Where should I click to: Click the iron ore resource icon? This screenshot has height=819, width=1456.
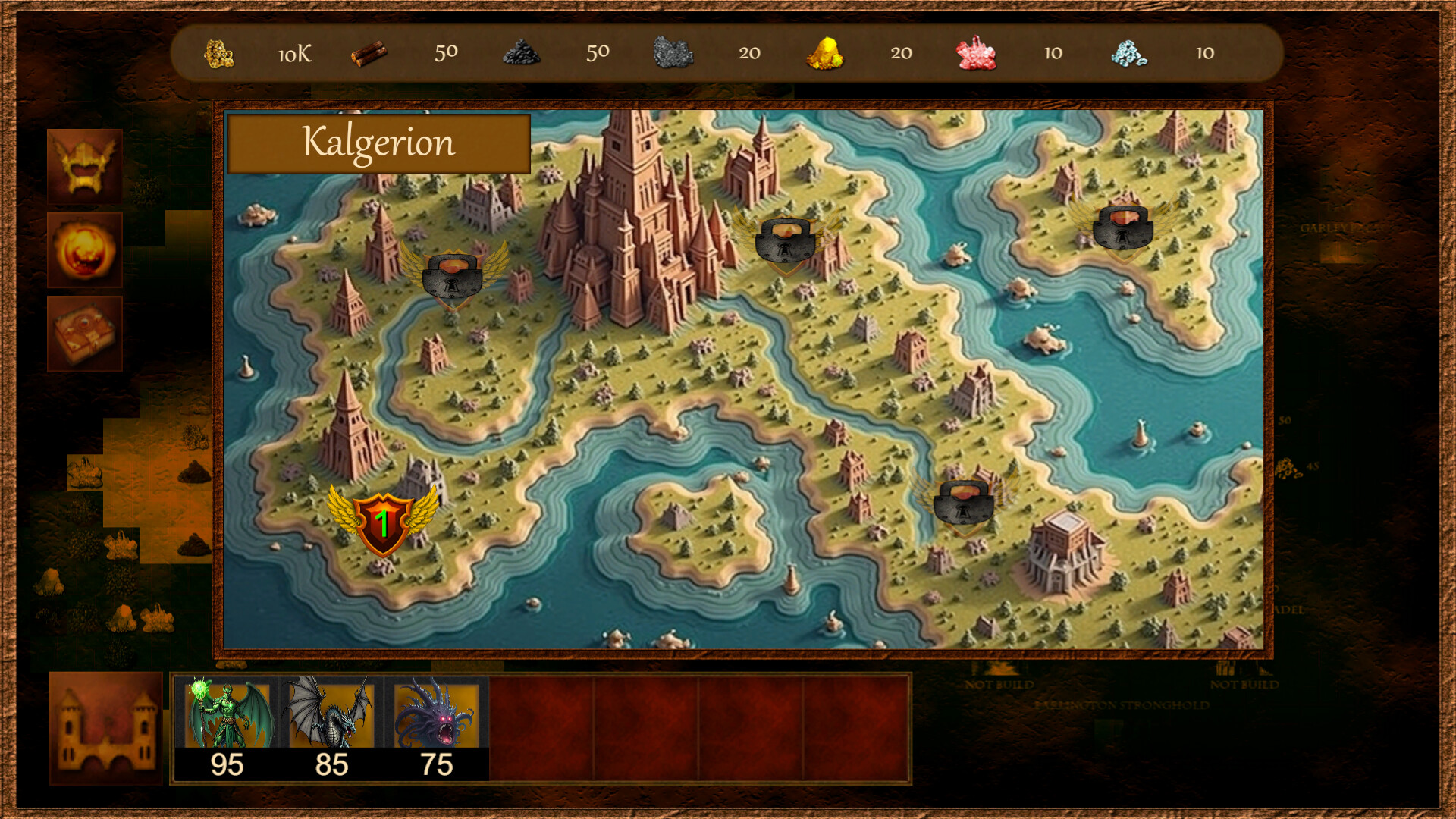point(673,55)
